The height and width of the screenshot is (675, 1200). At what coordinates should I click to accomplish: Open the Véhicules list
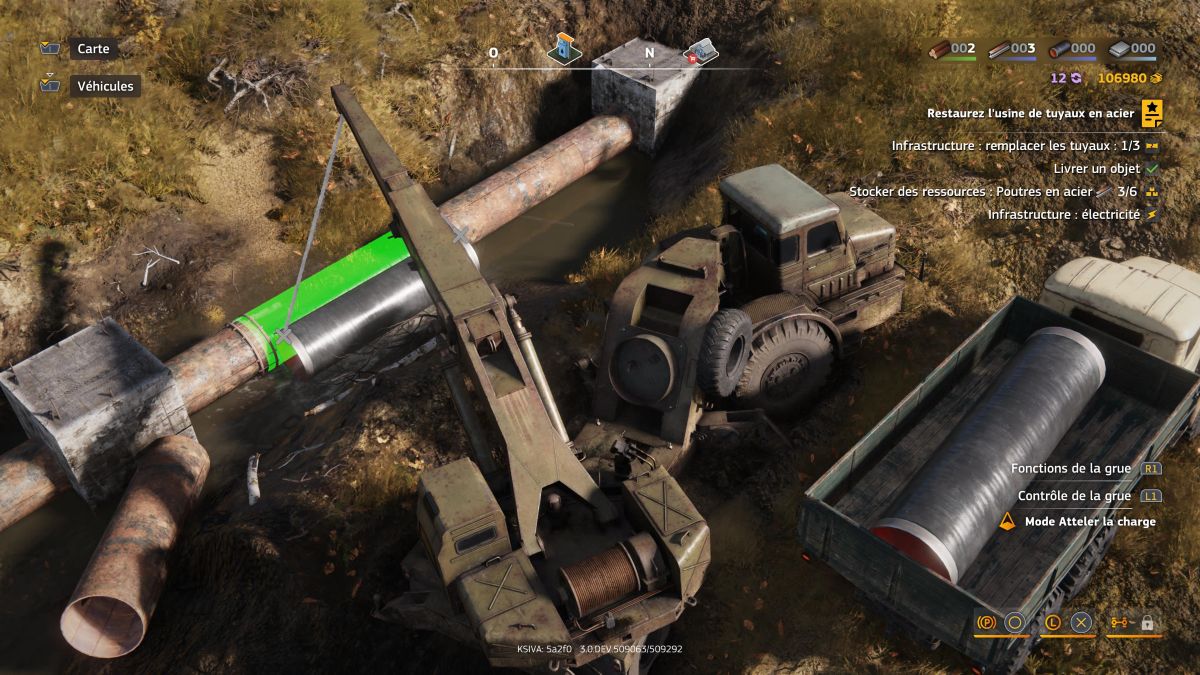(x=104, y=86)
